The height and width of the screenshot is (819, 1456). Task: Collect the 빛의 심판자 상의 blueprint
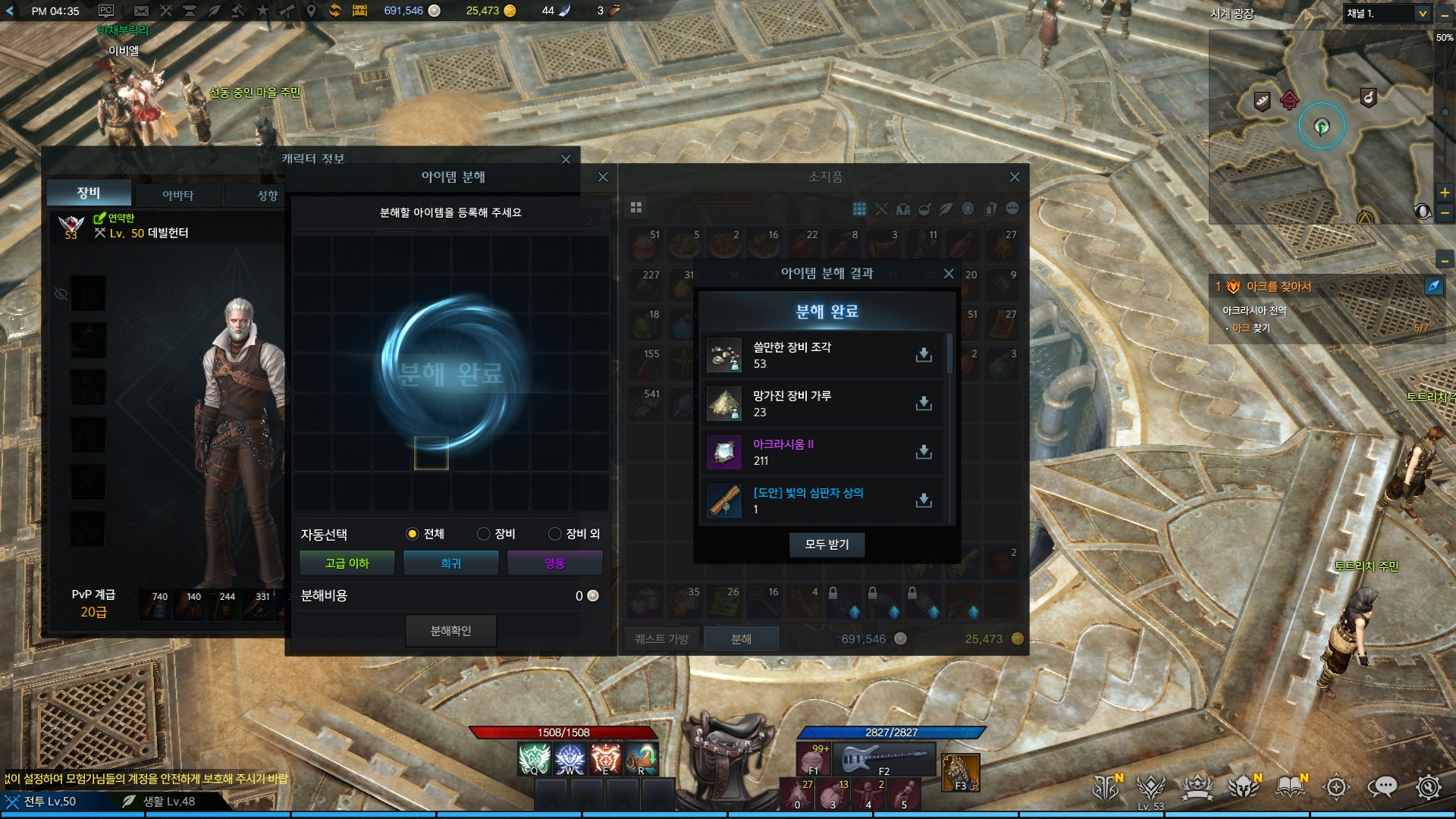pos(924,500)
